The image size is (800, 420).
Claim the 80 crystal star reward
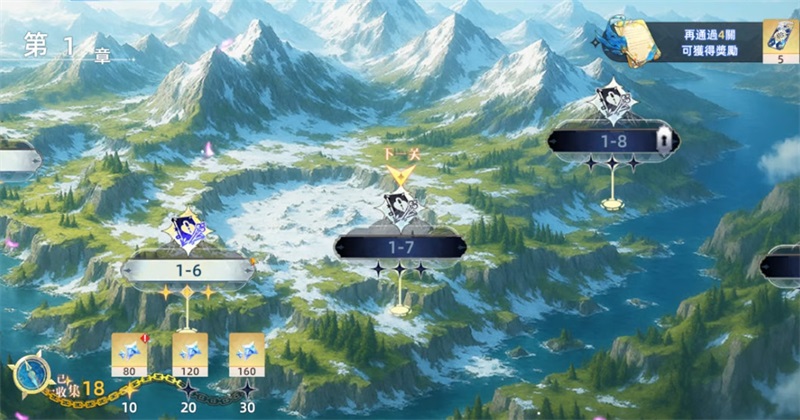tap(129, 353)
